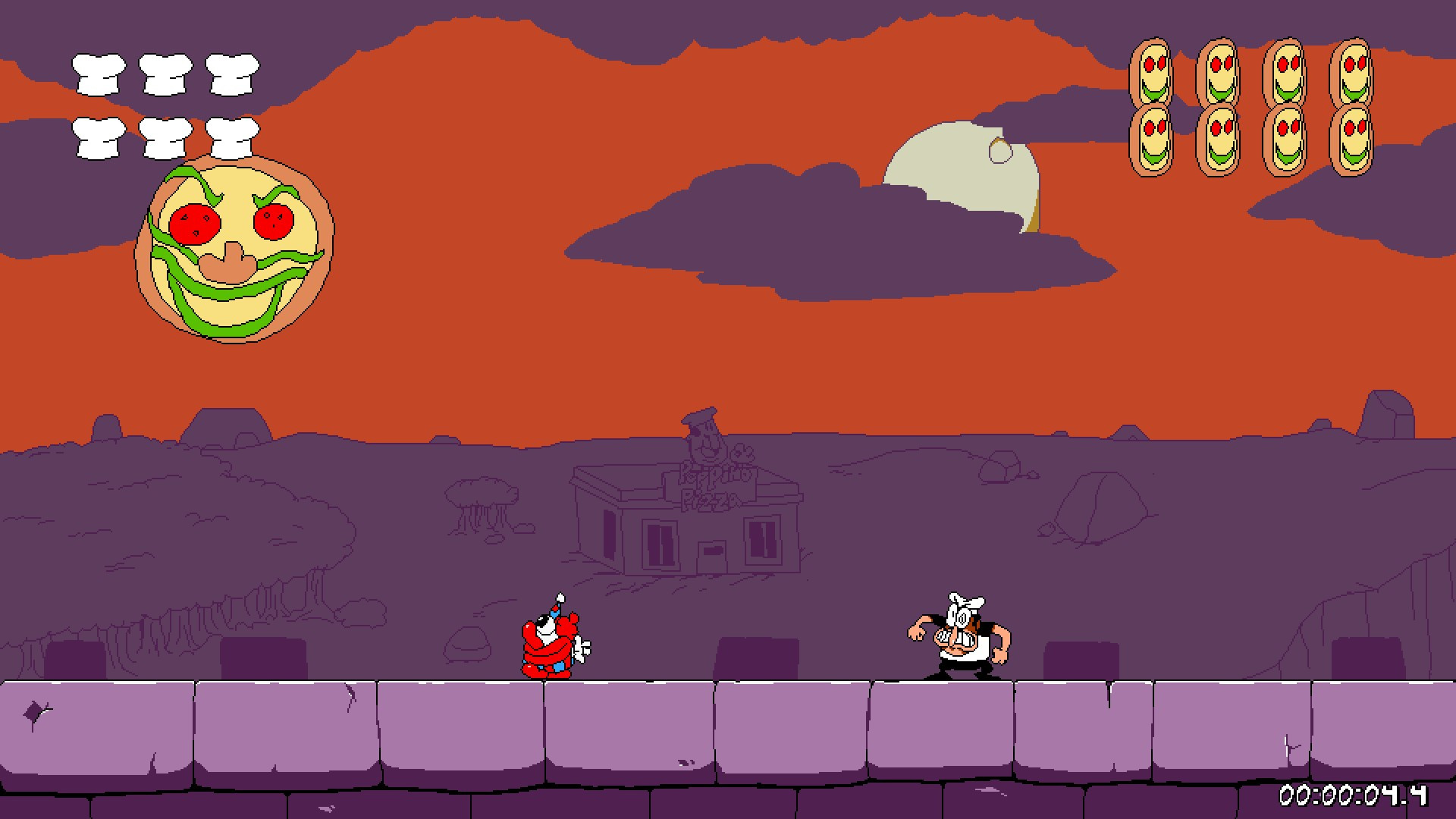Click the bottom-right chef hat of the hat grid
Screen dimensions: 1456x819
tap(234, 140)
